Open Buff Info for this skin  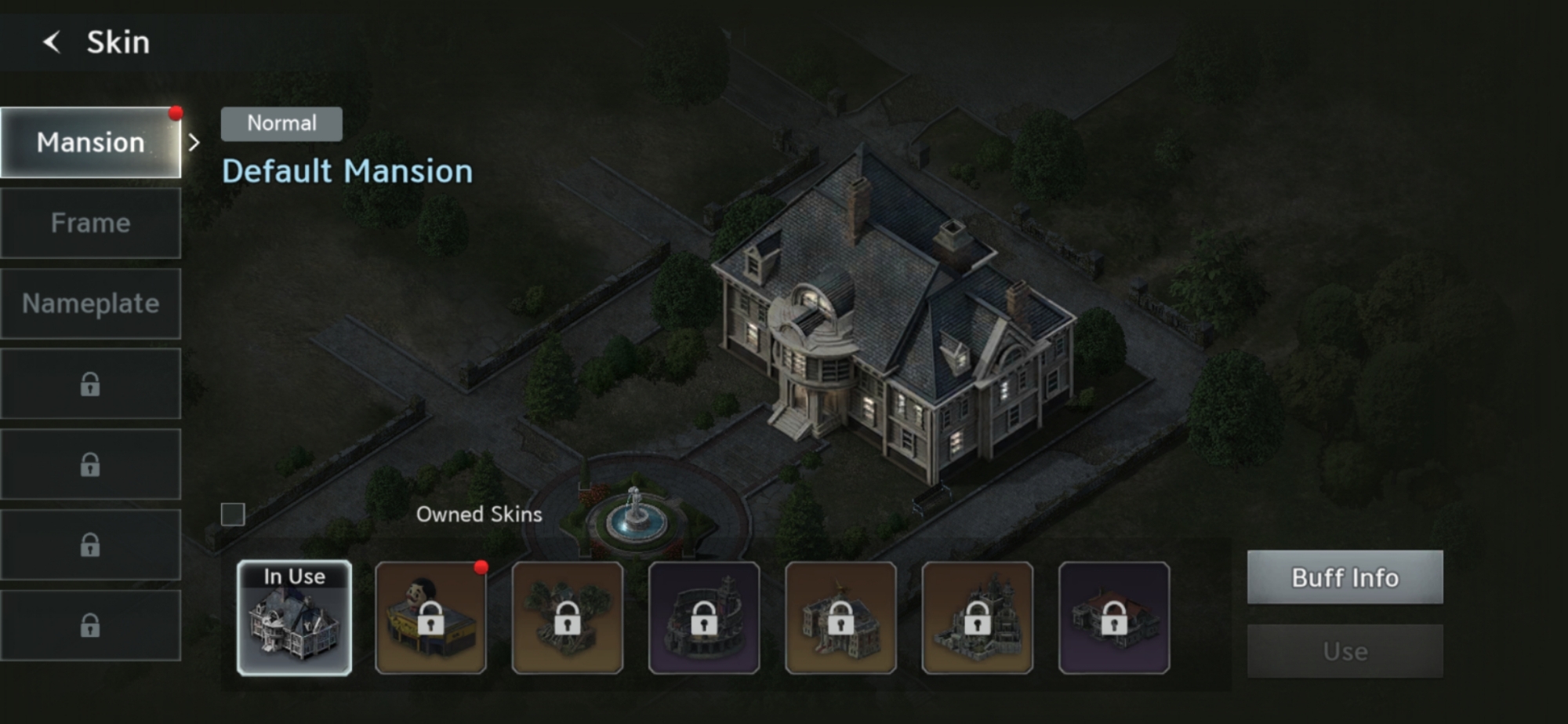[1345, 577]
